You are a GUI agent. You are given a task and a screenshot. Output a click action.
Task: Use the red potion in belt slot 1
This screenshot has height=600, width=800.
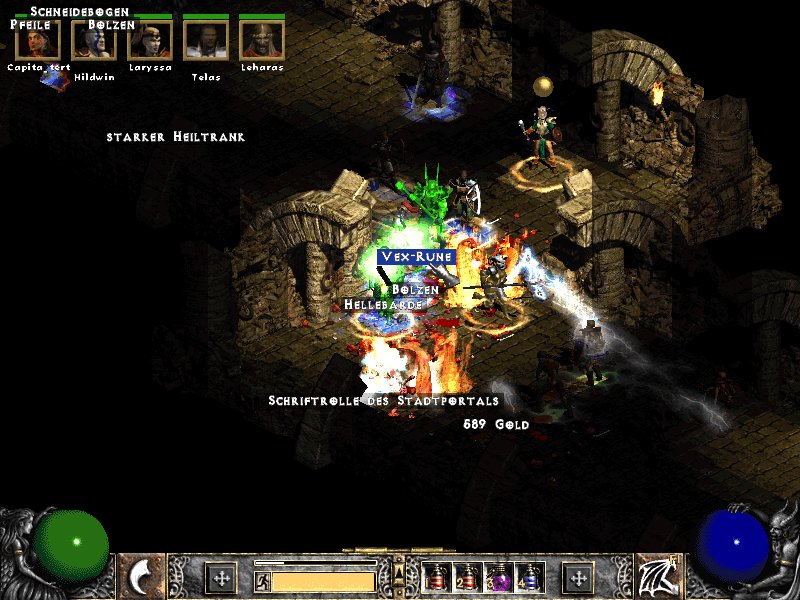point(435,577)
